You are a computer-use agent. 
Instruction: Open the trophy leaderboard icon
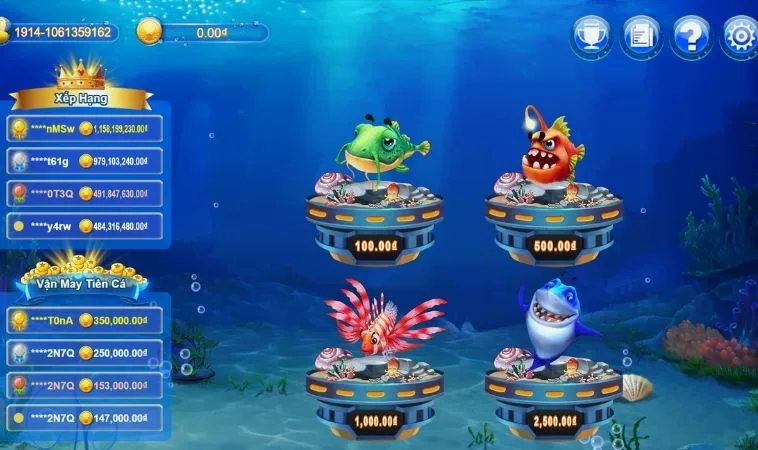click(x=590, y=37)
